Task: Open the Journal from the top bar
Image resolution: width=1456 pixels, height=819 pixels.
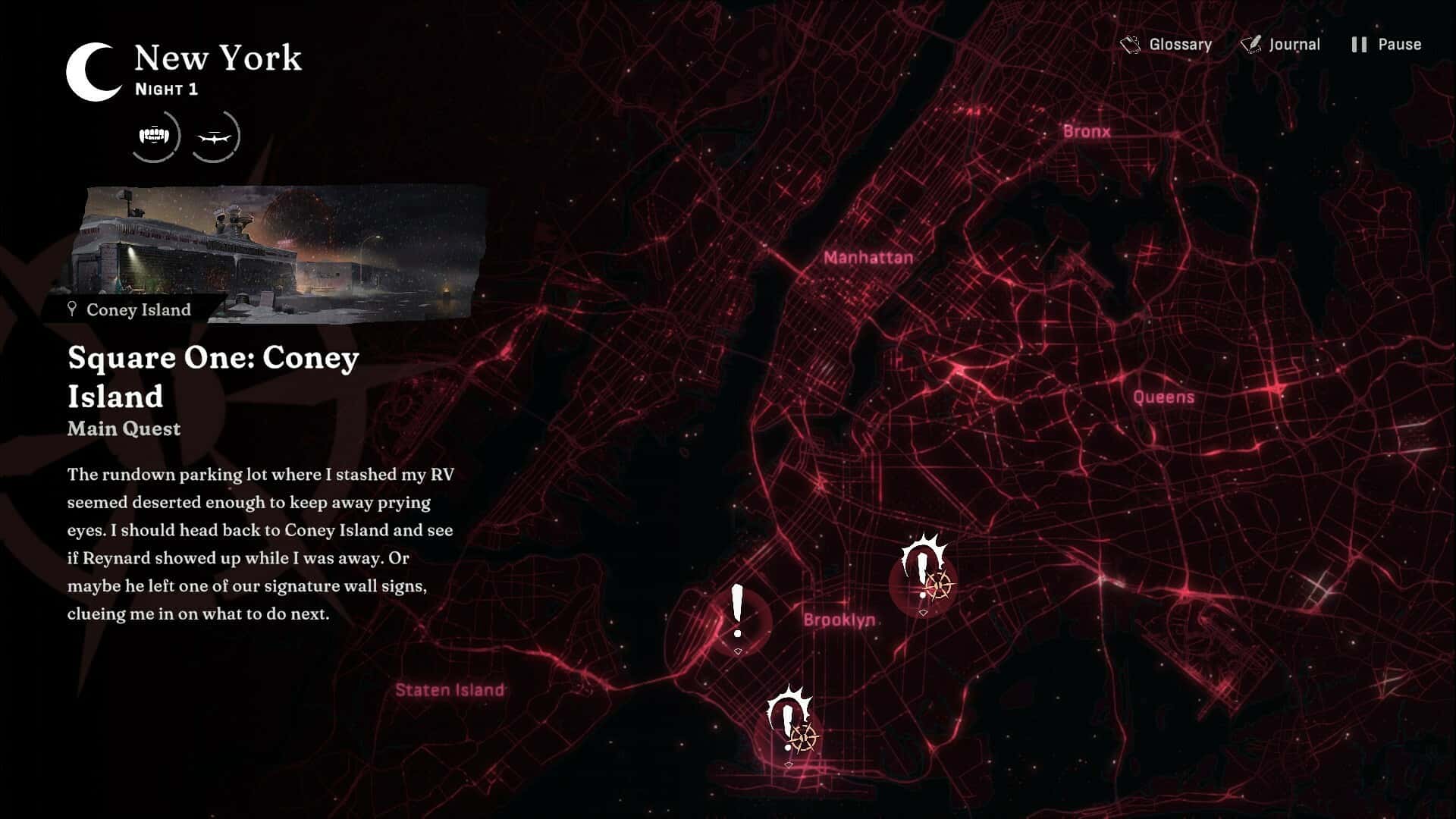Action: click(x=1294, y=44)
